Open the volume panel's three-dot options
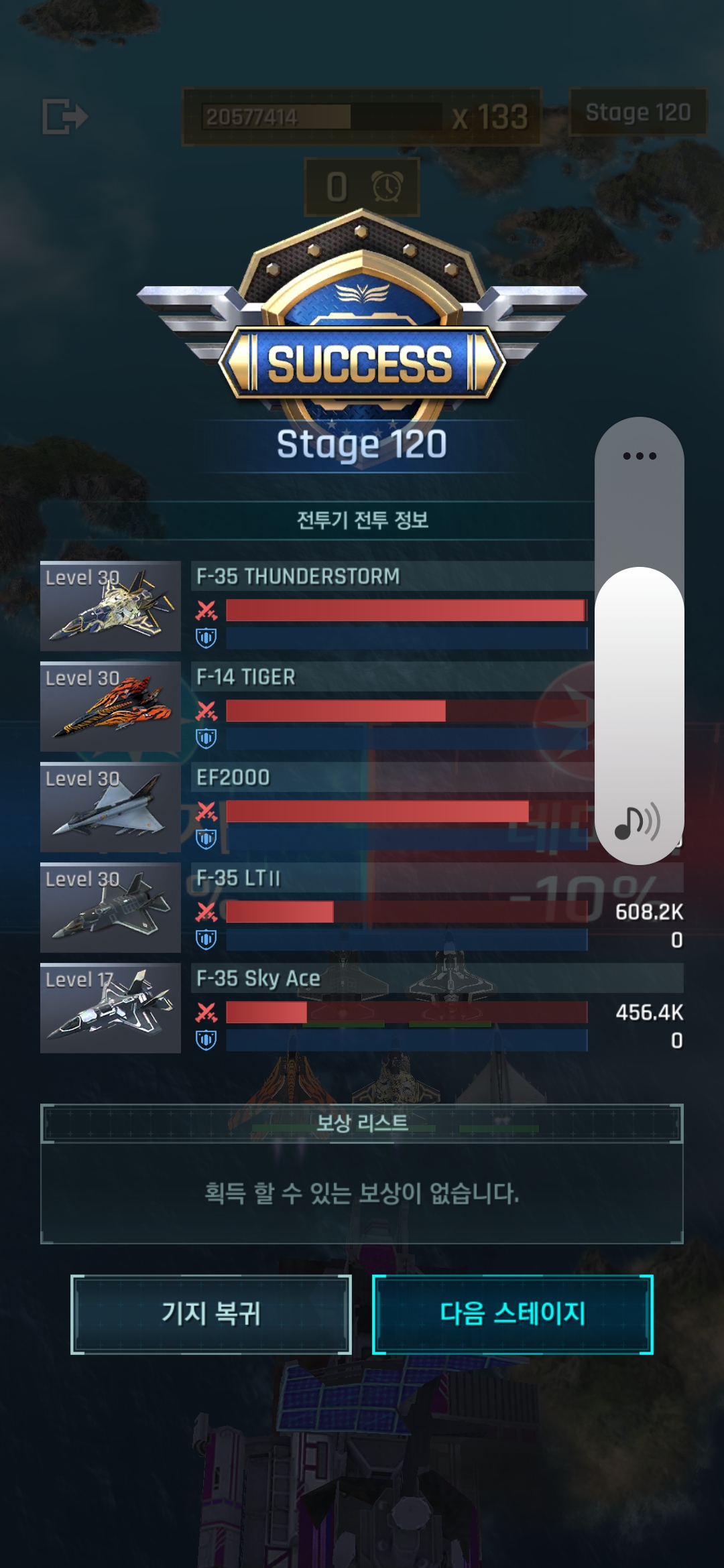Screen dimensions: 724x1568 point(640,456)
